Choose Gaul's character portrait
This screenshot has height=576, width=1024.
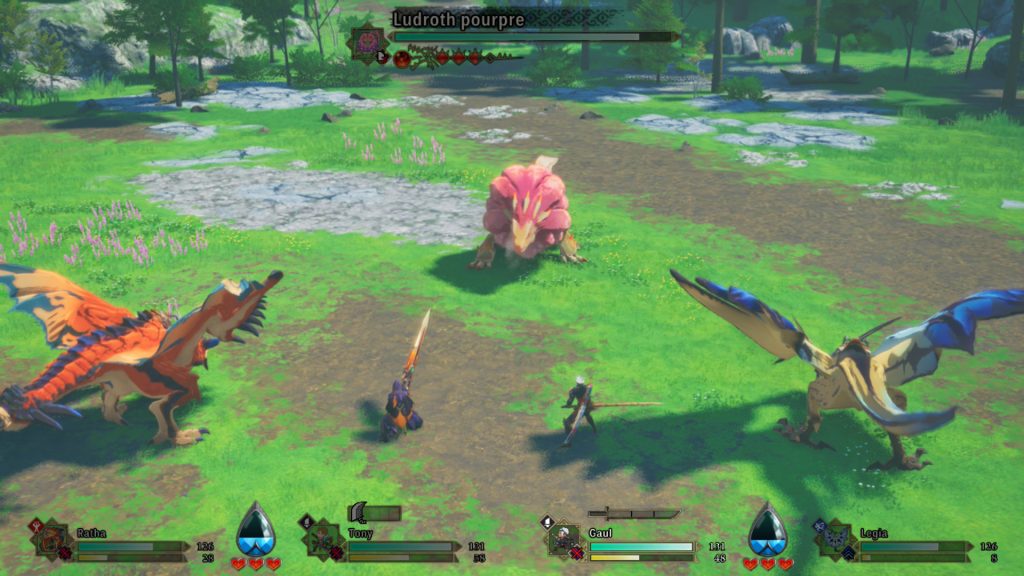[565, 540]
